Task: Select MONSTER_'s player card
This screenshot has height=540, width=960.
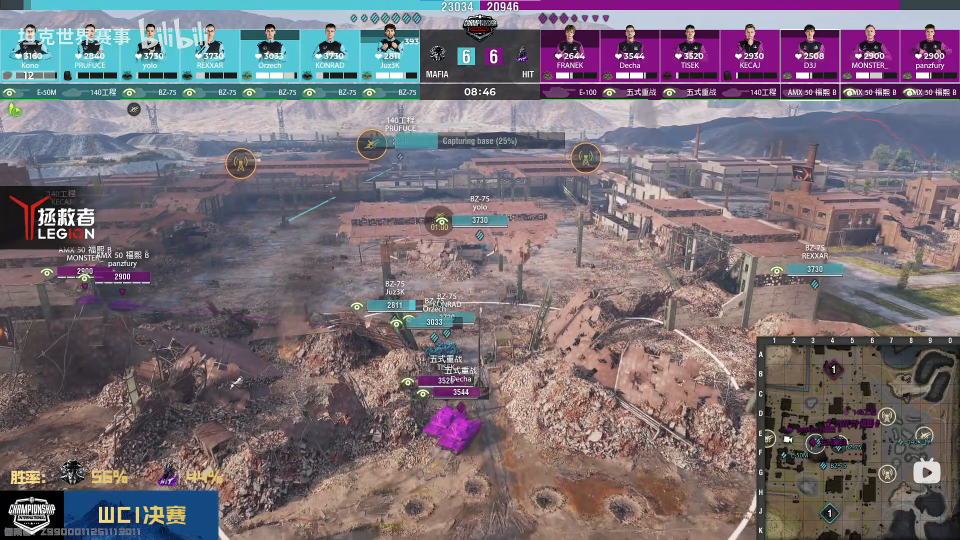Action: coord(870,52)
